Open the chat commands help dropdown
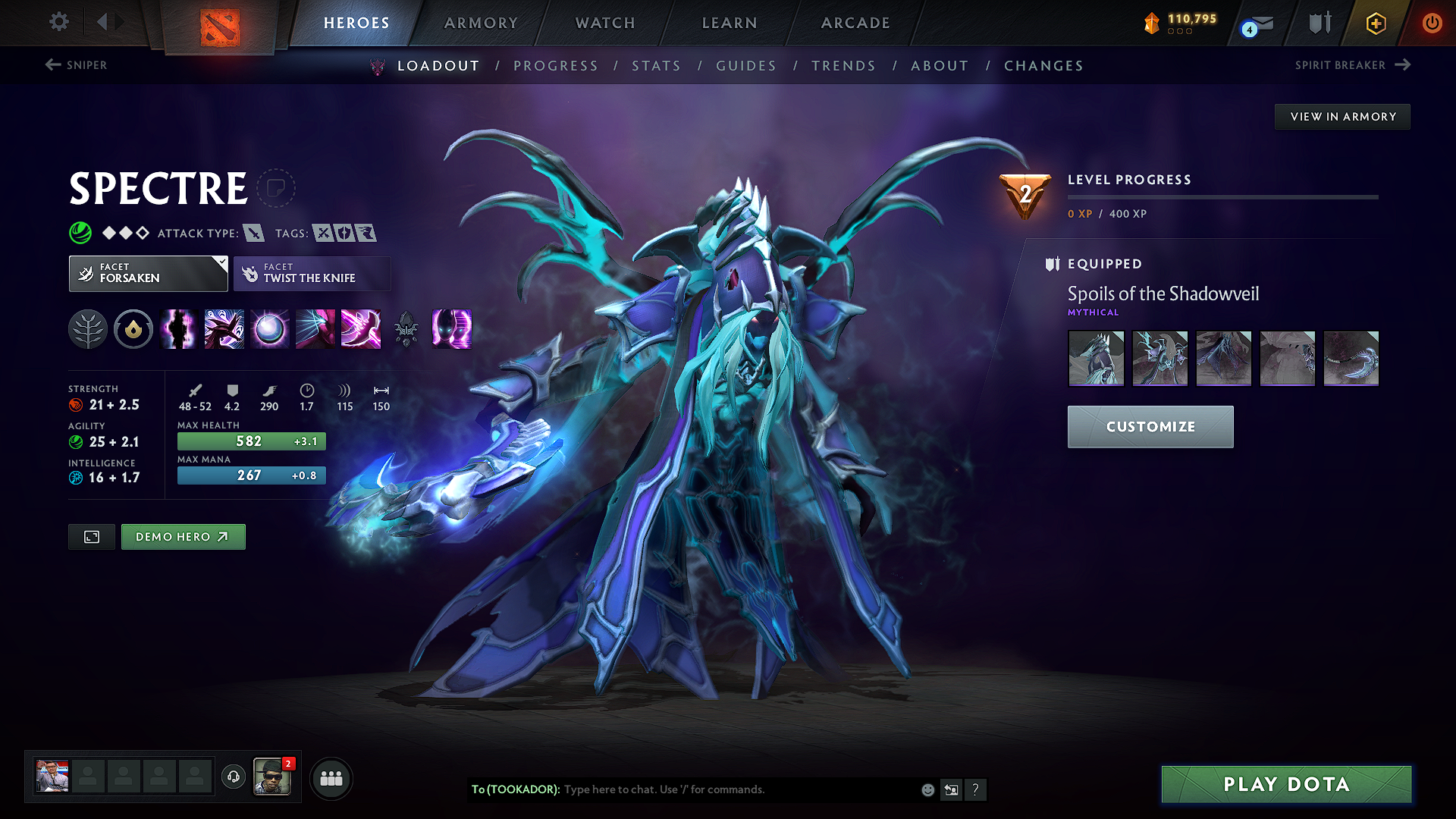 coord(976,789)
